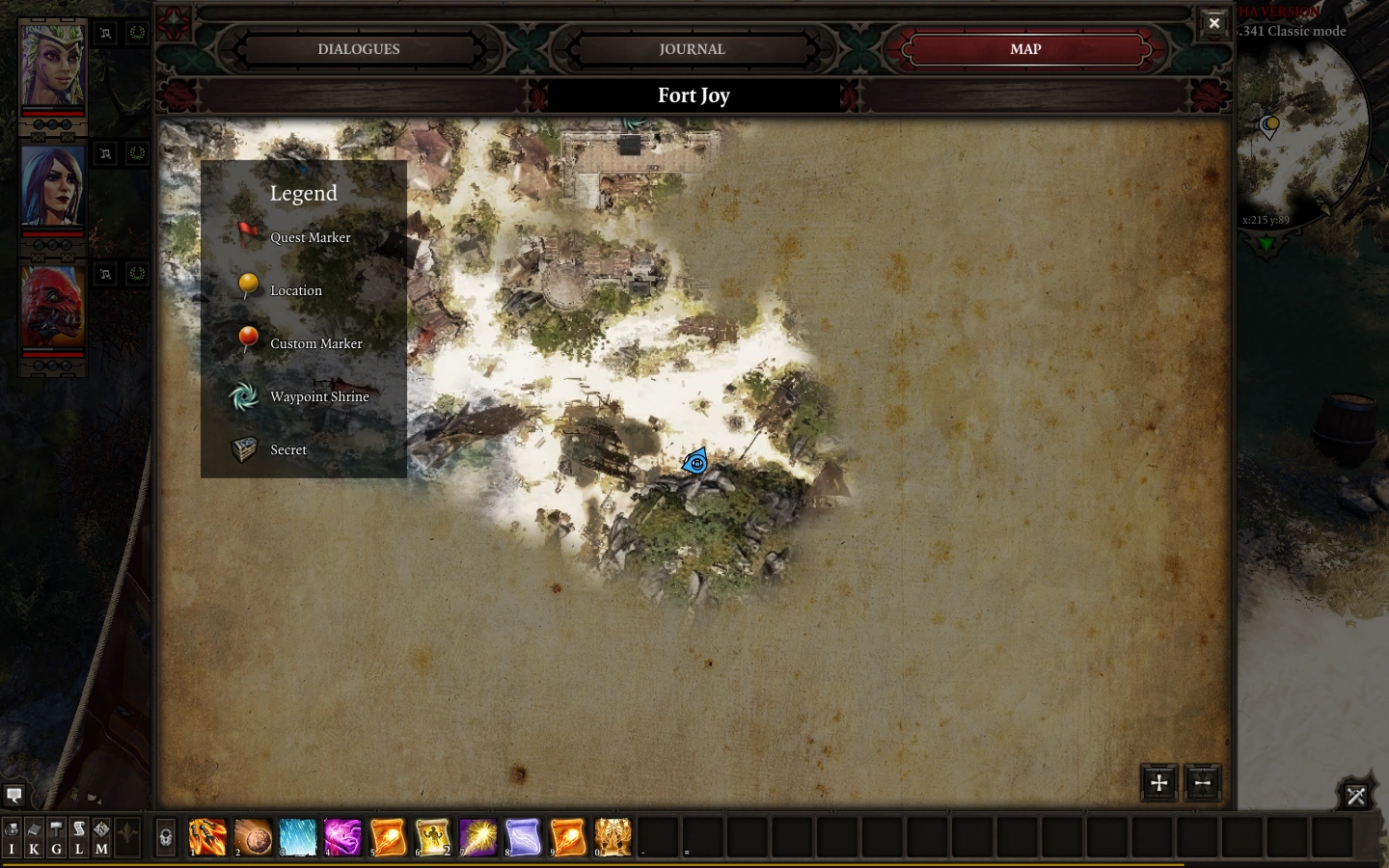Image resolution: width=1389 pixels, height=868 pixels.
Task: Click the player arrow on the minimap
Action: [1266, 244]
